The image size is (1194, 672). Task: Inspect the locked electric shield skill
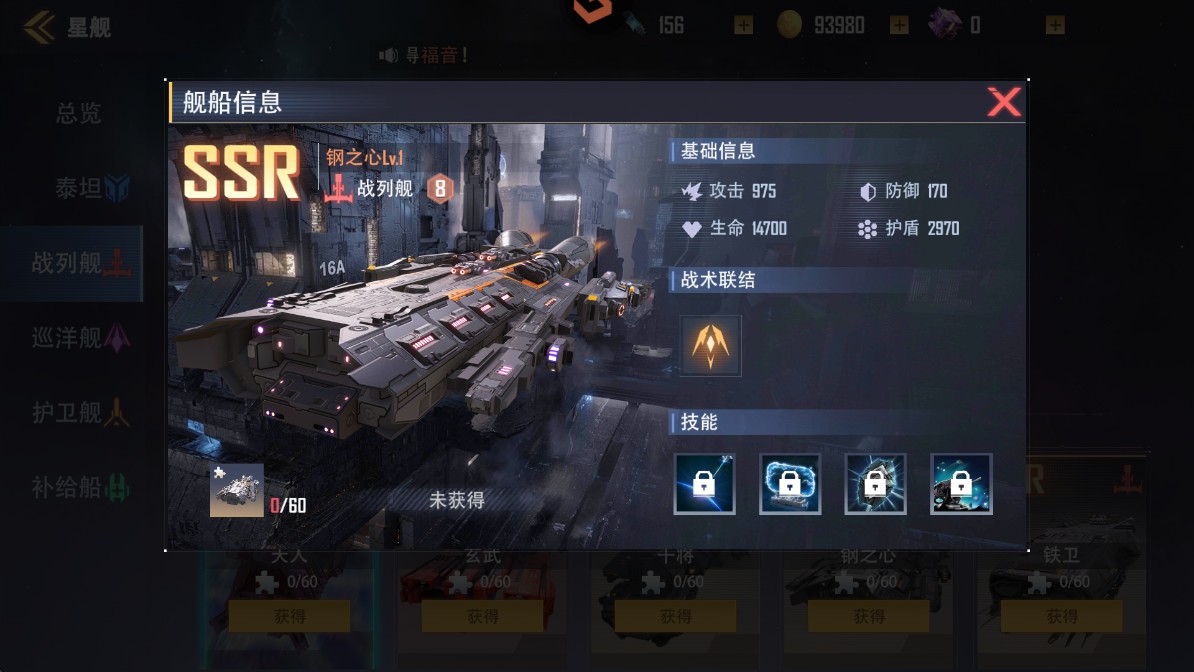(790, 484)
